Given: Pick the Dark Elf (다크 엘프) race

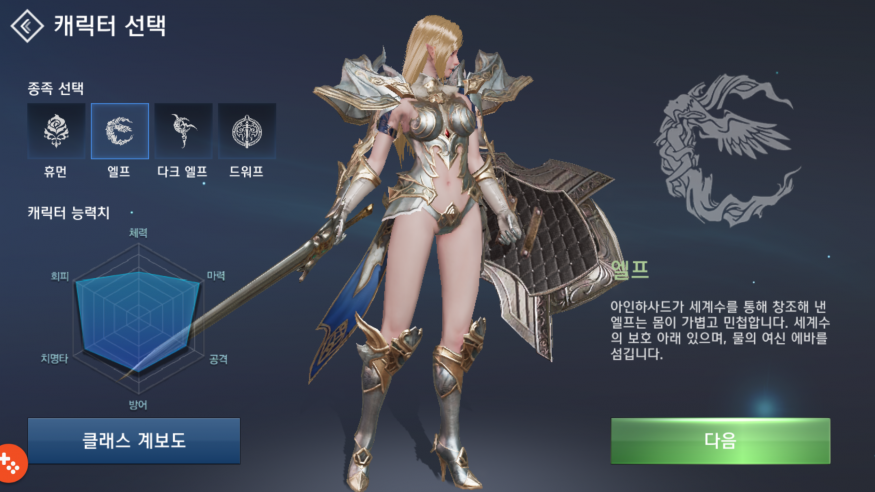Looking at the screenshot, I should [184, 131].
